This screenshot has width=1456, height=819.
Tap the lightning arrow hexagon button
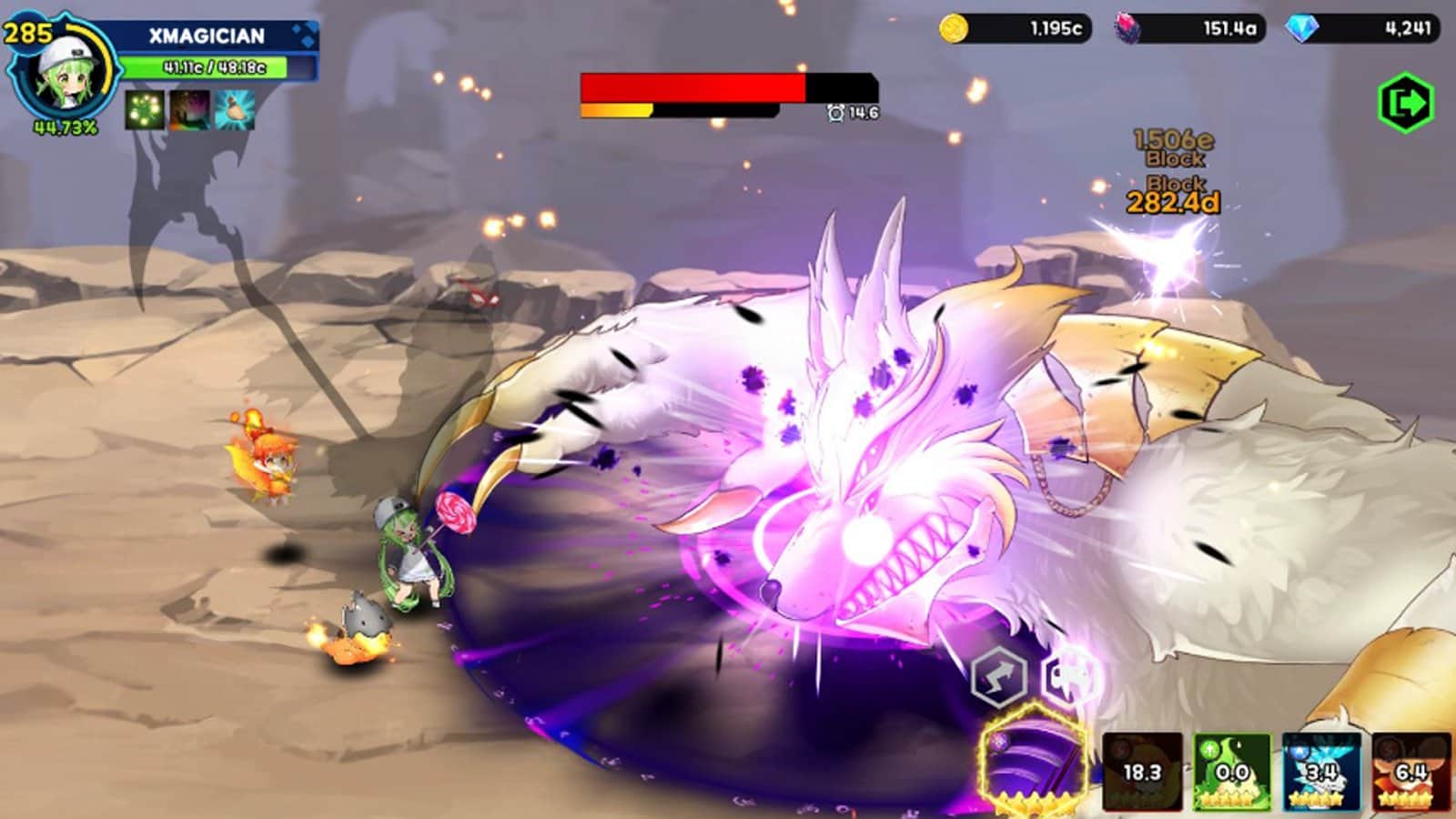coord(998,677)
